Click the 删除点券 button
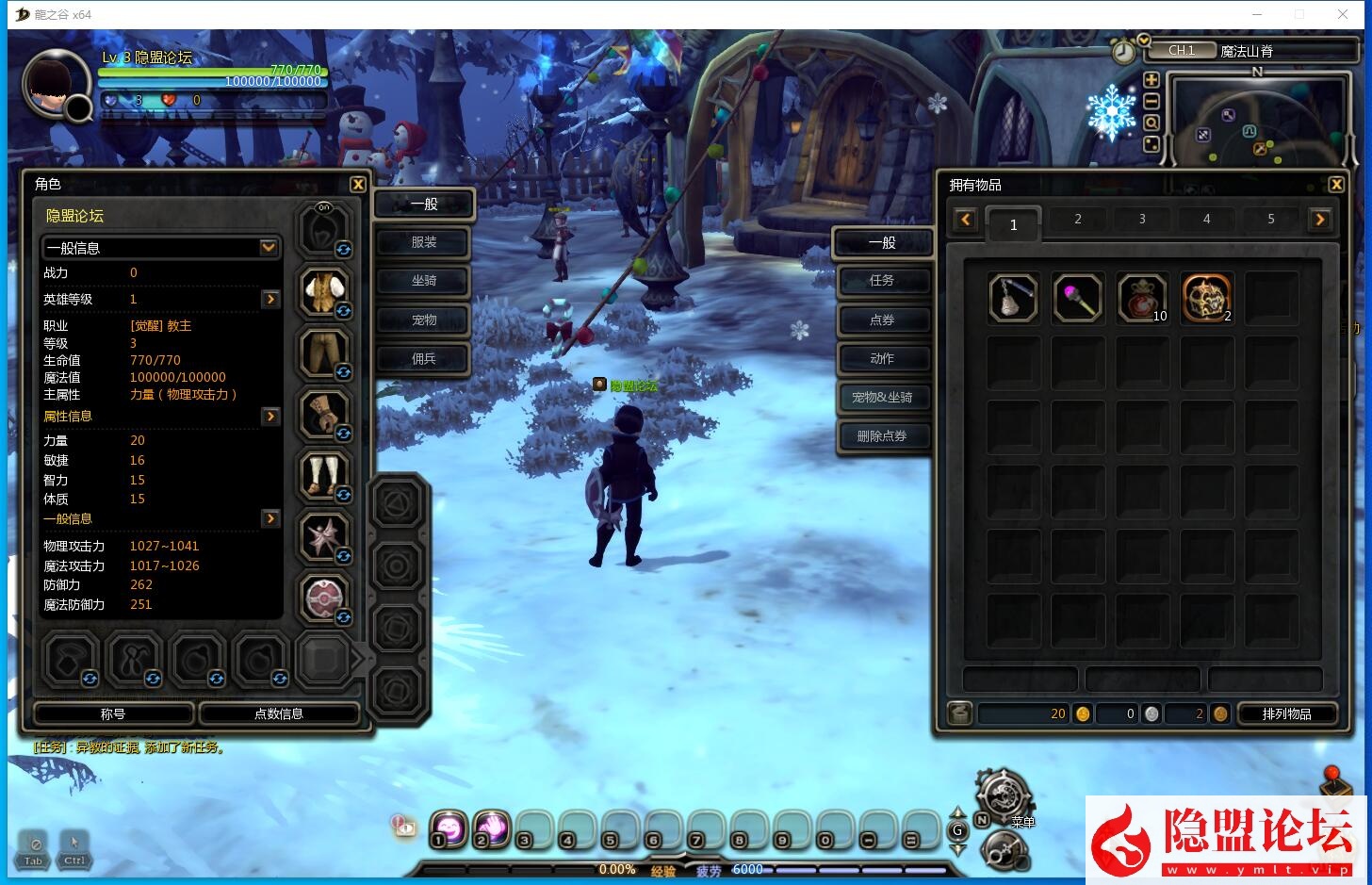This screenshot has width=1372, height=885. coord(882,436)
